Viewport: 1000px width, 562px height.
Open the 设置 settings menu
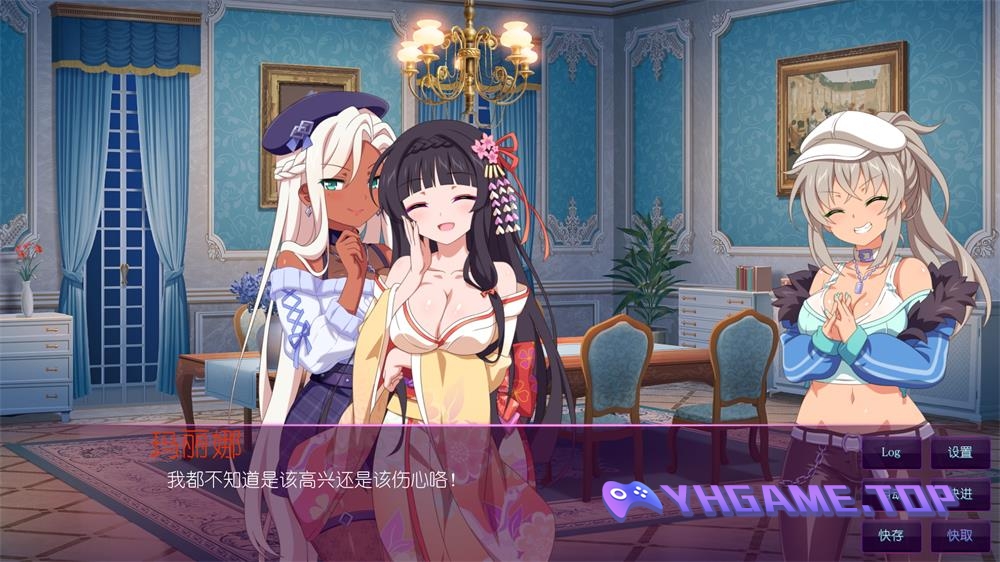click(x=960, y=452)
